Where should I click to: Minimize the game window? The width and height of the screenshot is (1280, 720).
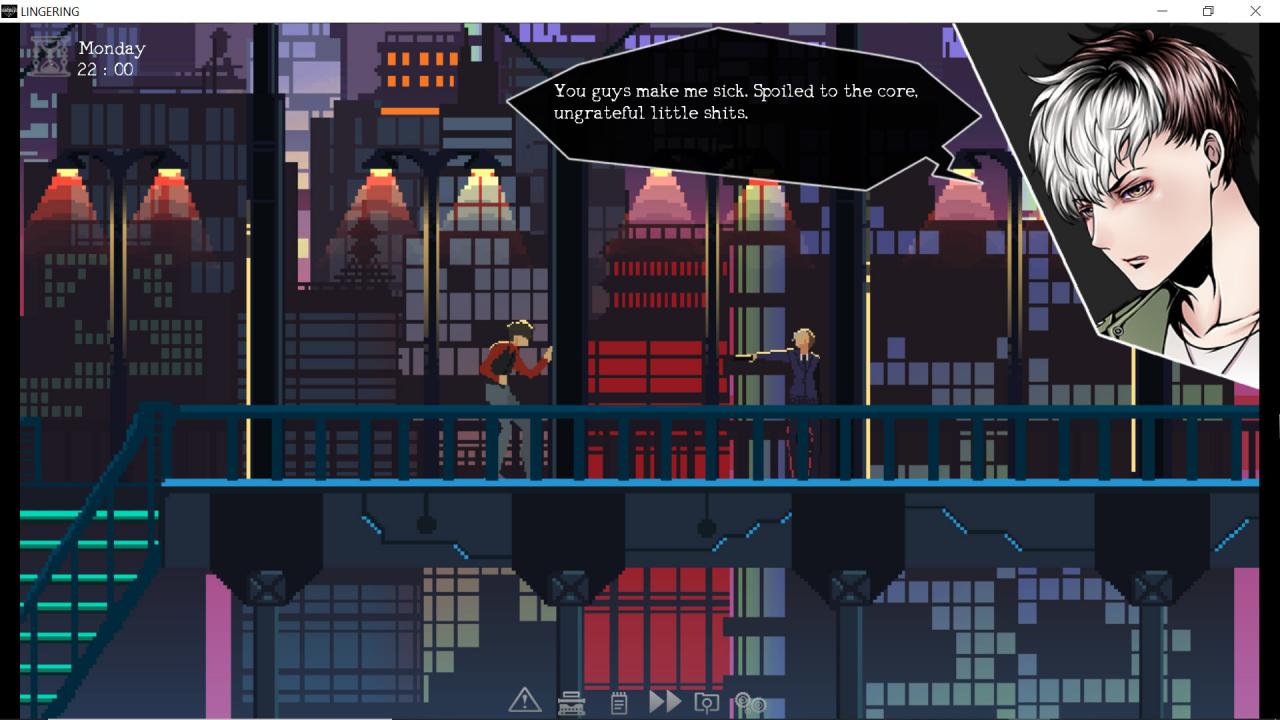click(x=1162, y=11)
